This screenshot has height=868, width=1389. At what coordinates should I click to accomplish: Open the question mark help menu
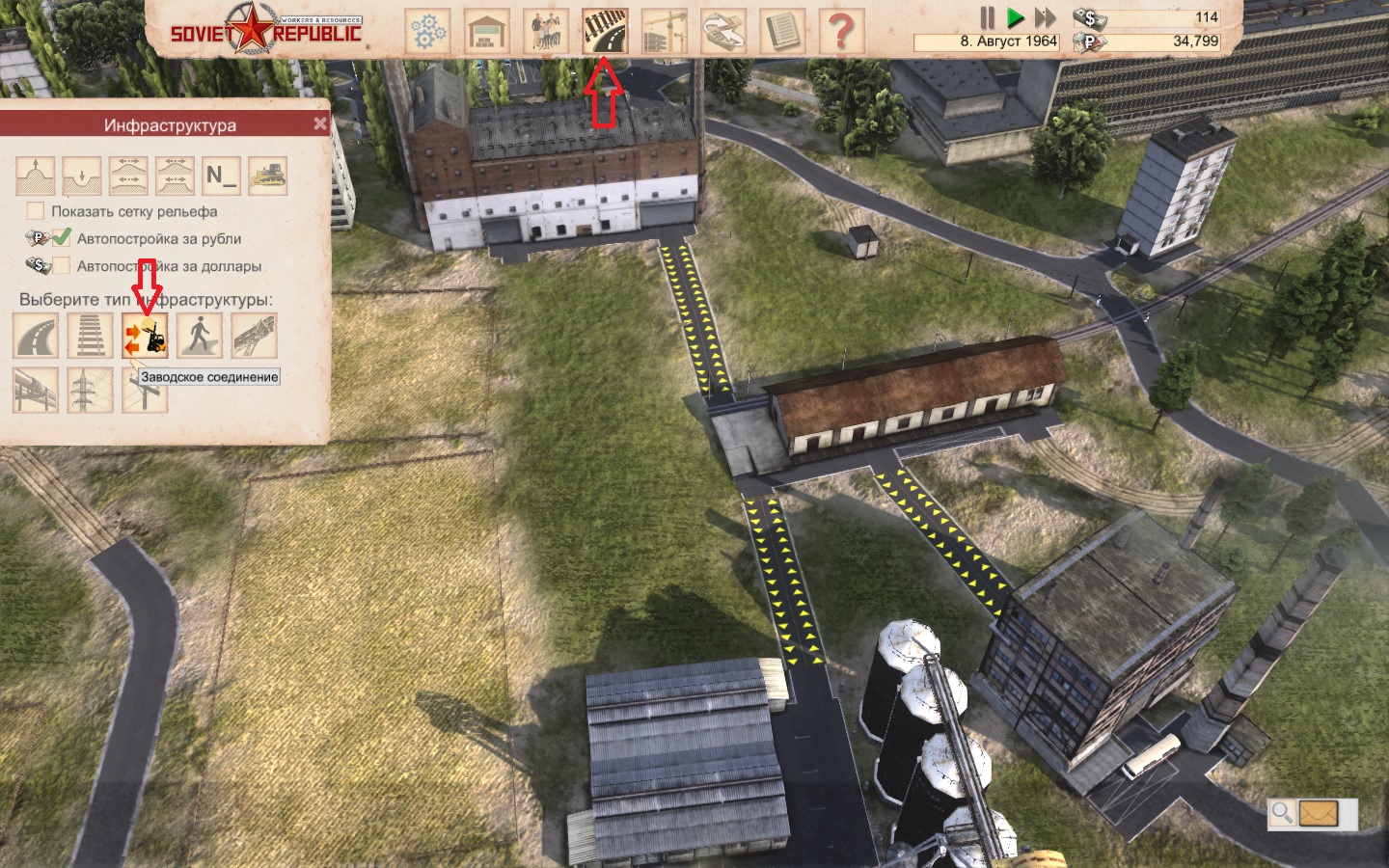(840, 31)
